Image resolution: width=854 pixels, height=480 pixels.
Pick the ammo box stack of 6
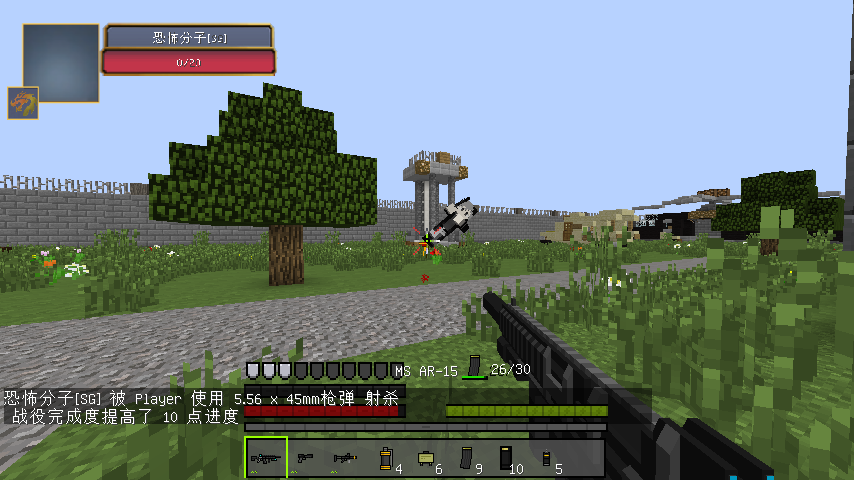[x=425, y=458]
